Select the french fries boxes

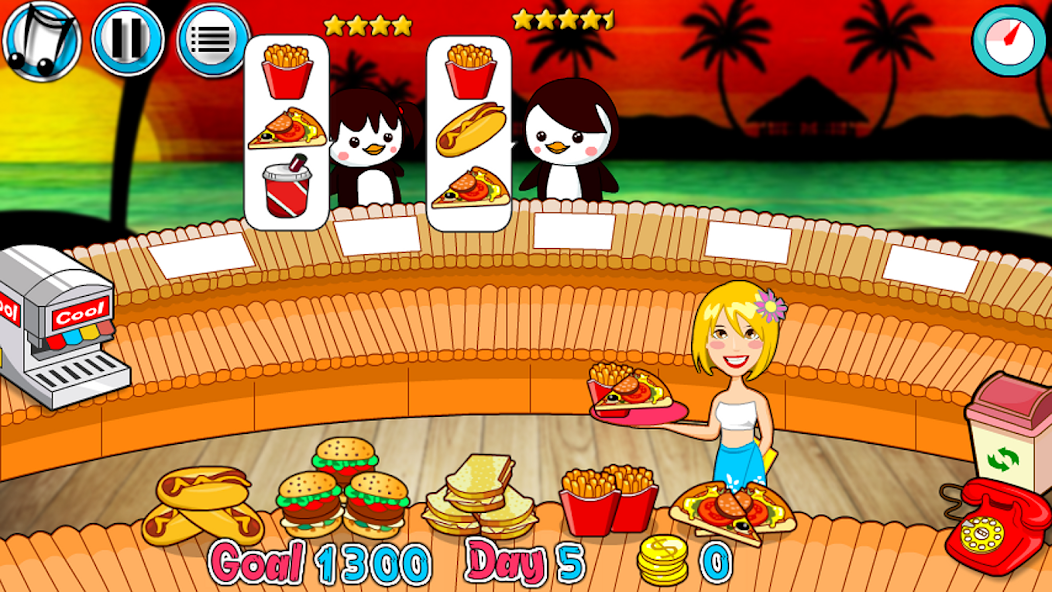[x=607, y=499]
